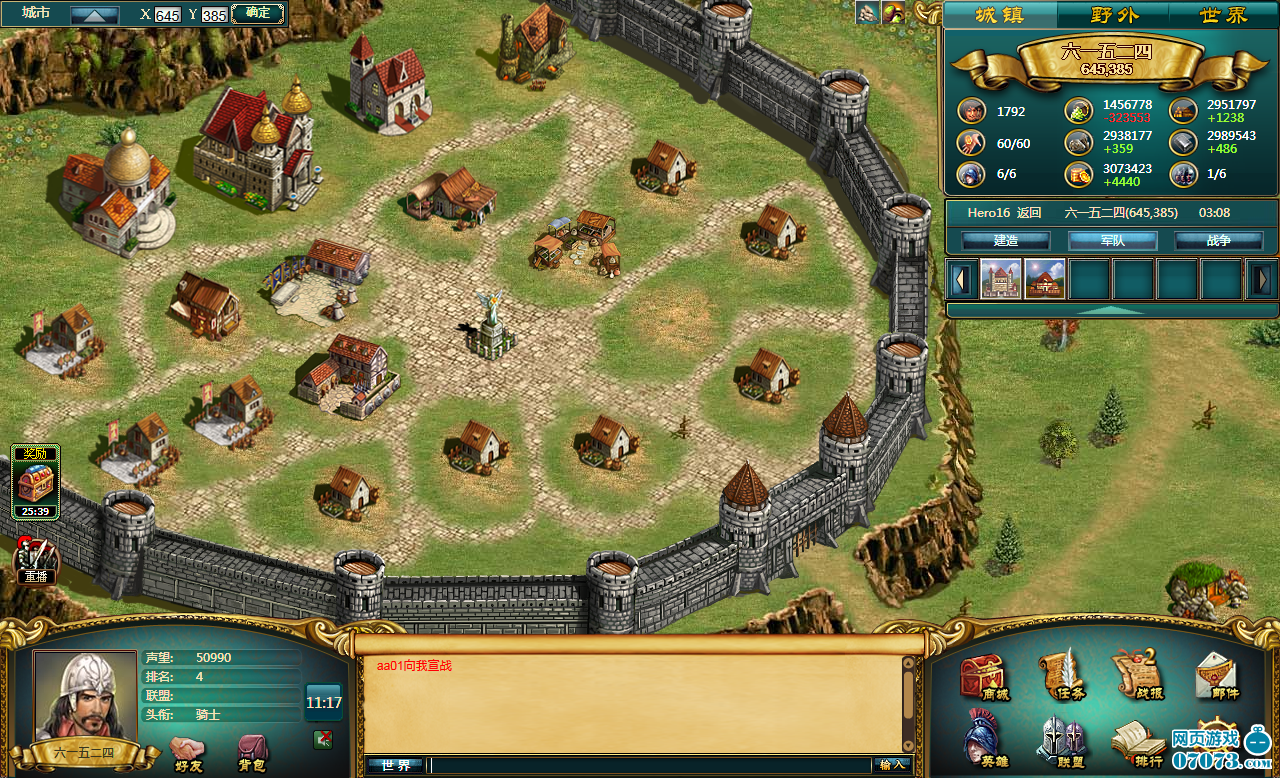Select the 城镇 (town) tab
This screenshot has width=1280, height=778.
click(1000, 15)
